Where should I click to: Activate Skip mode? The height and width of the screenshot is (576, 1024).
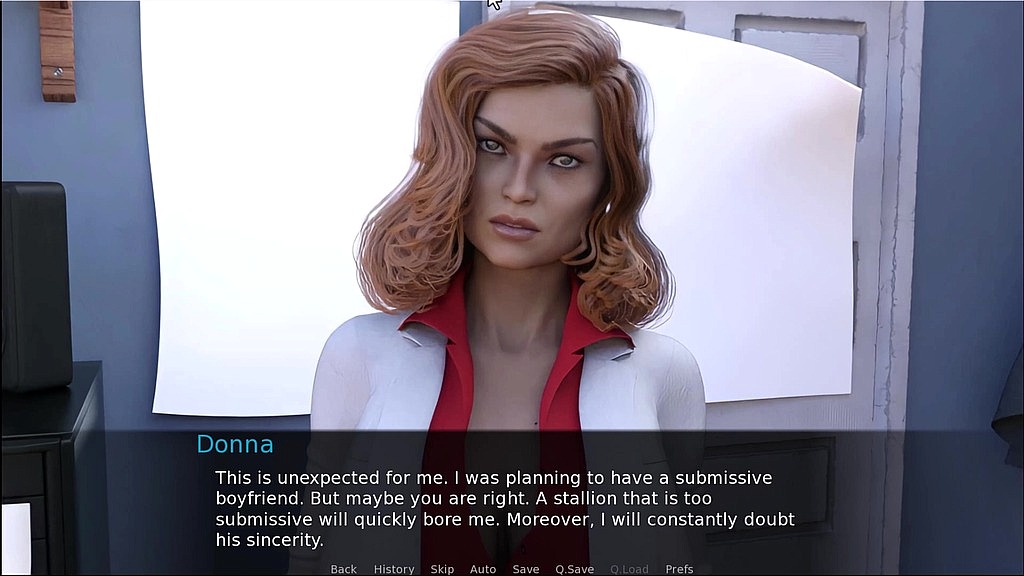[x=442, y=569]
